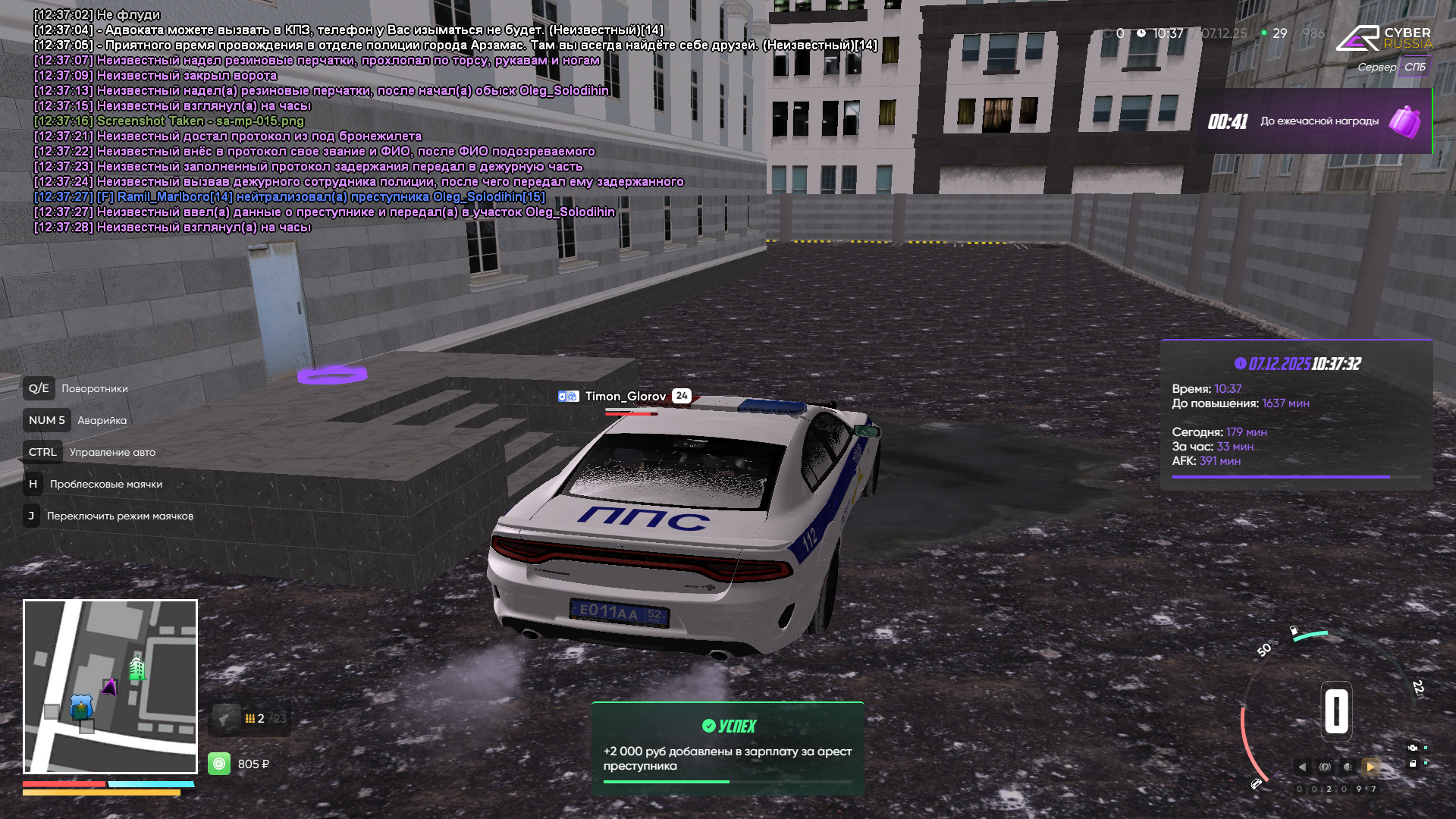Click the info icon beside the panel date
The height and width of the screenshot is (819, 1456).
pyautogui.click(x=1241, y=364)
